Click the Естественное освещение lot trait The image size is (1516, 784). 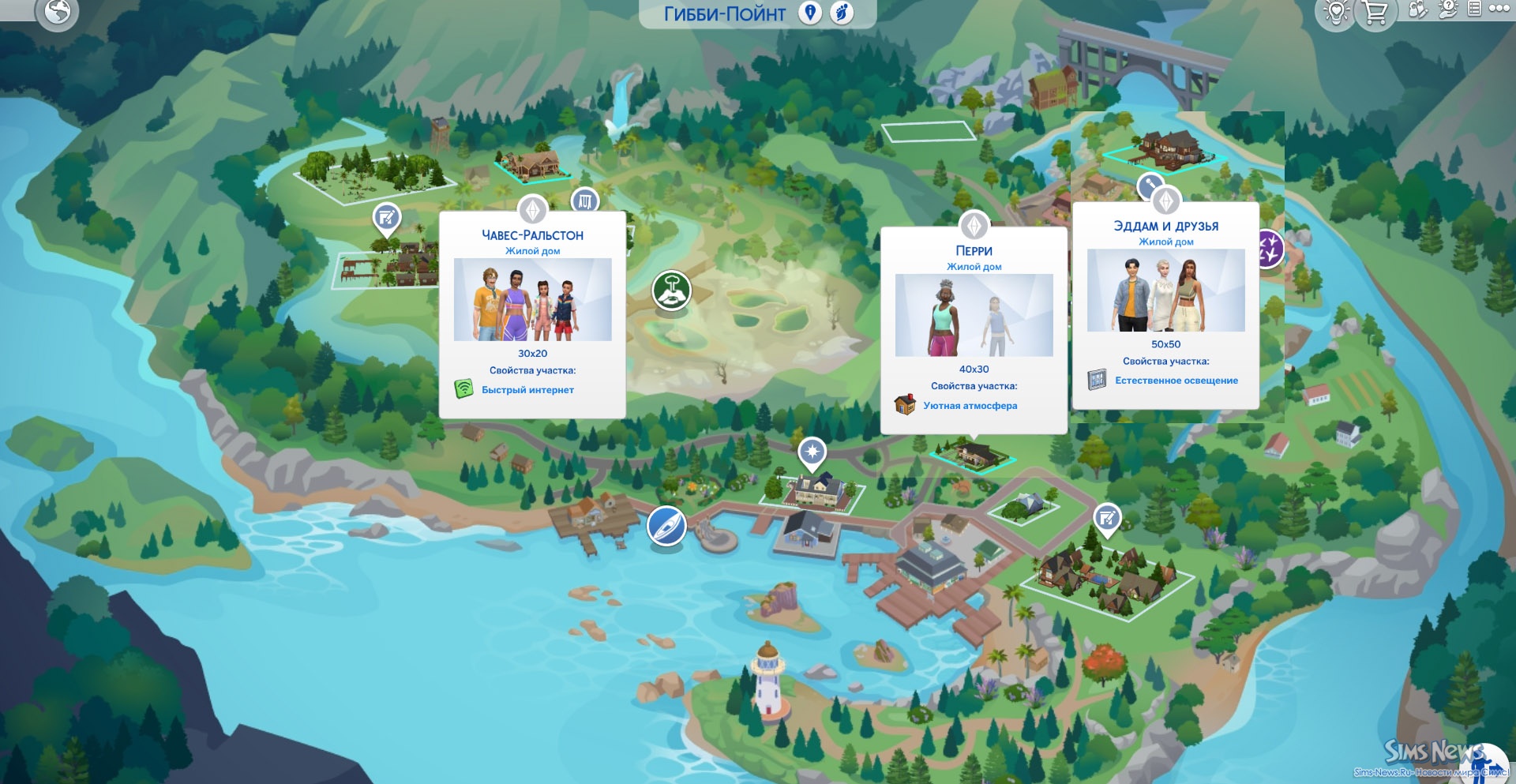coord(1176,381)
